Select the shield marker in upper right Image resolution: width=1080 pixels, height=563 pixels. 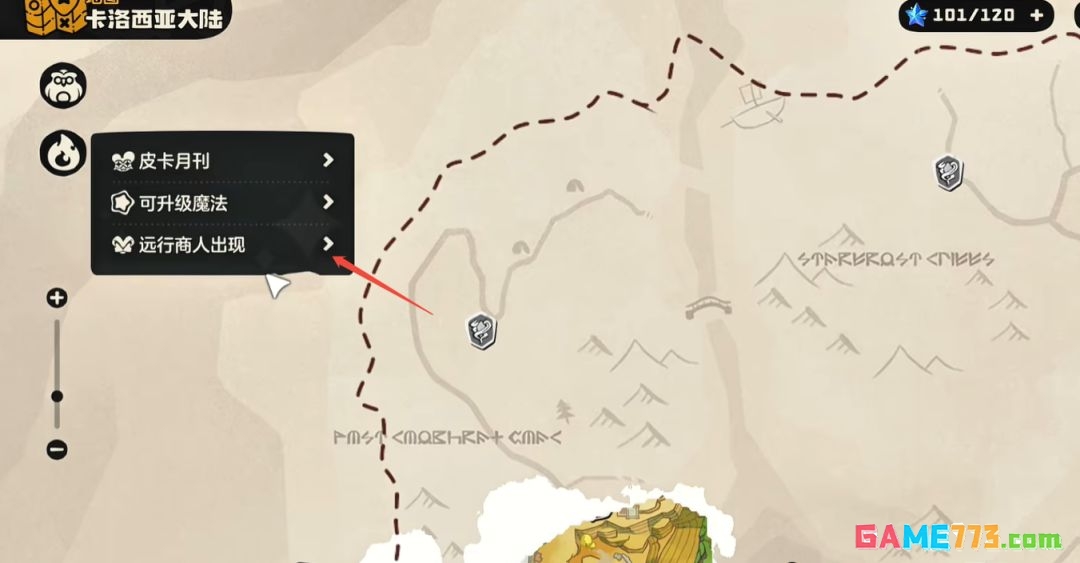tap(947, 173)
